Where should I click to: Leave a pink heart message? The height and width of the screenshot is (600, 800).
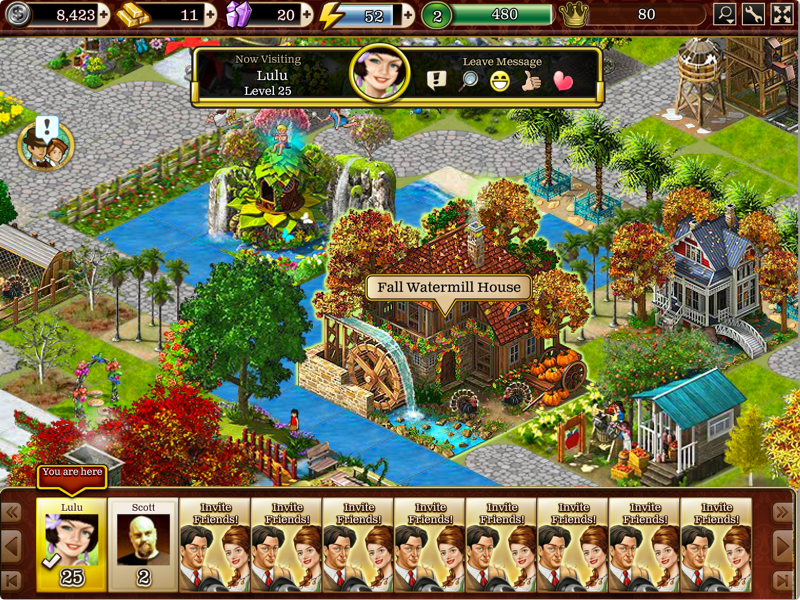tap(563, 81)
